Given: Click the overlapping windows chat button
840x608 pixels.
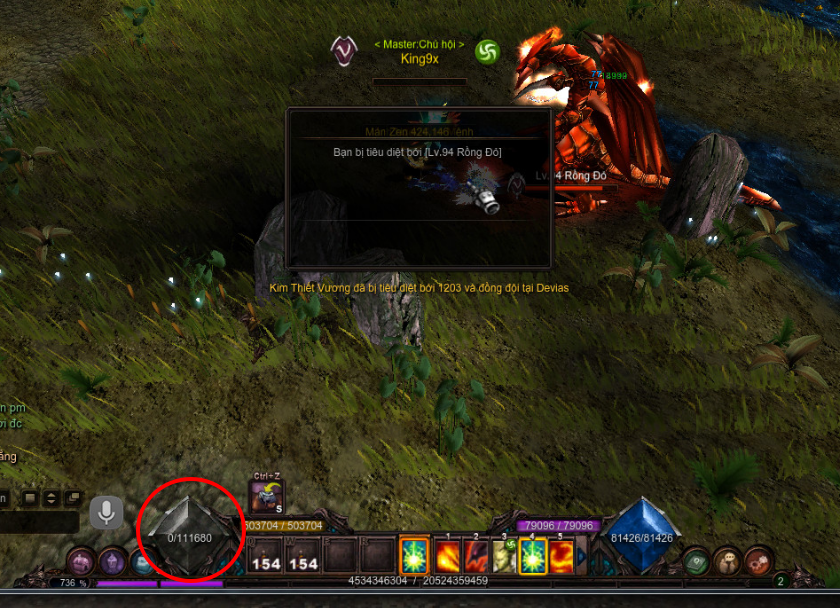Looking at the screenshot, I should coord(73,498).
